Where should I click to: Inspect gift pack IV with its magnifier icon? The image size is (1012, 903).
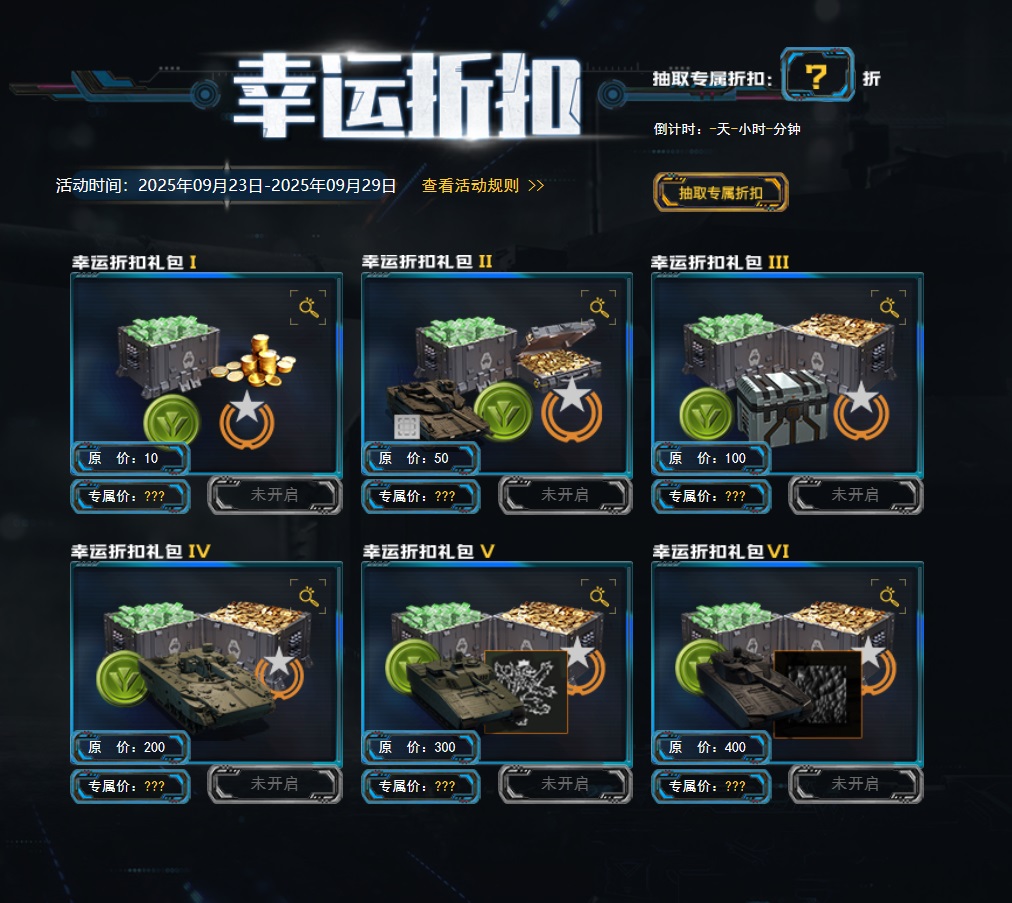click(x=308, y=597)
